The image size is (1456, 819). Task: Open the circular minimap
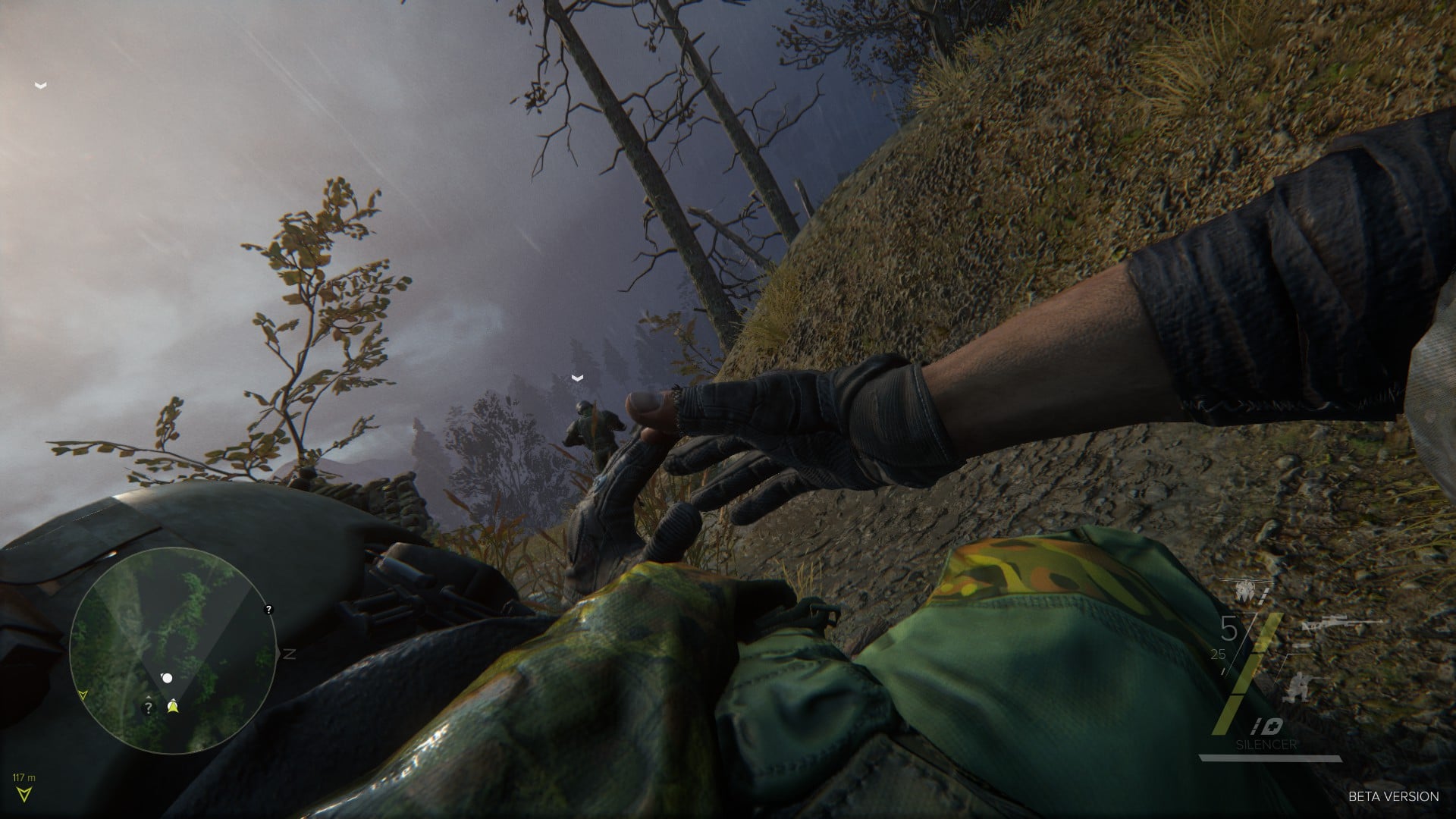(x=173, y=651)
